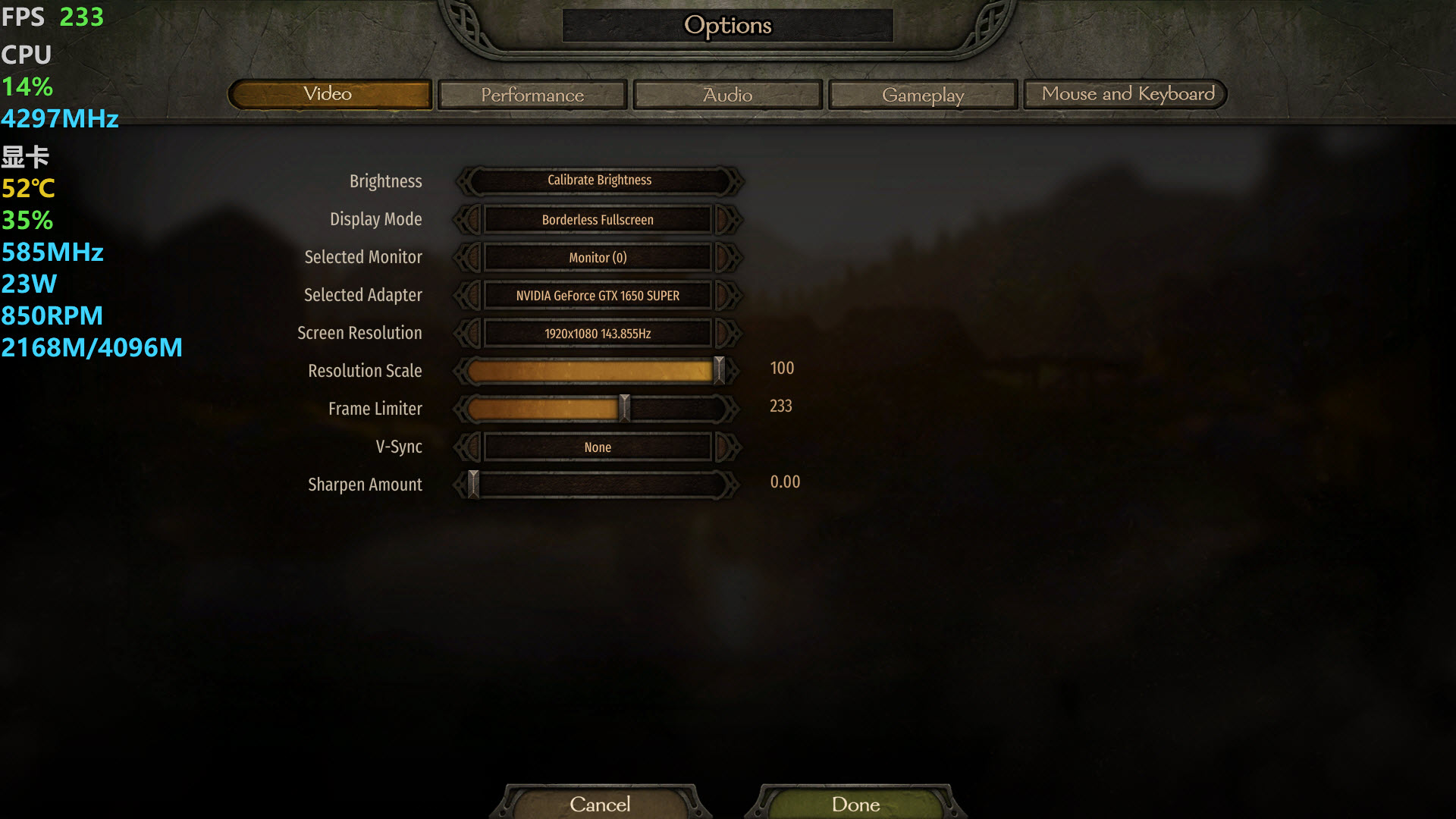1456x819 pixels.
Task: Open the Performance tab
Action: pos(532,96)
